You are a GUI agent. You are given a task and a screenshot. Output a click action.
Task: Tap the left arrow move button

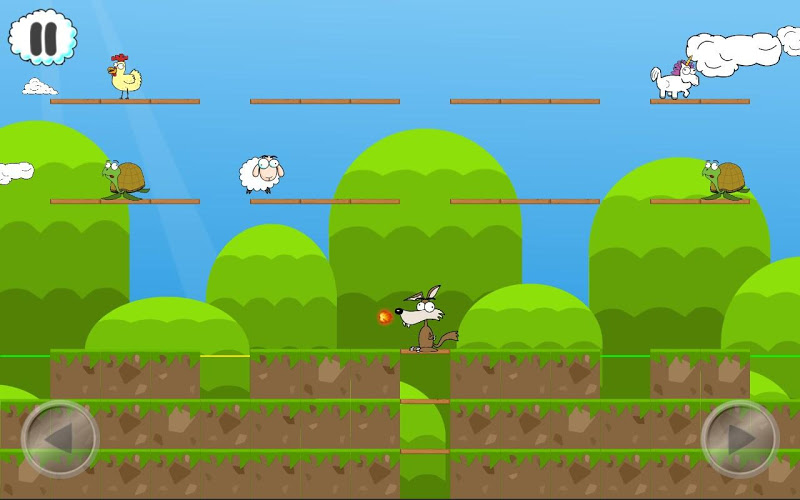tap(60, 439)
